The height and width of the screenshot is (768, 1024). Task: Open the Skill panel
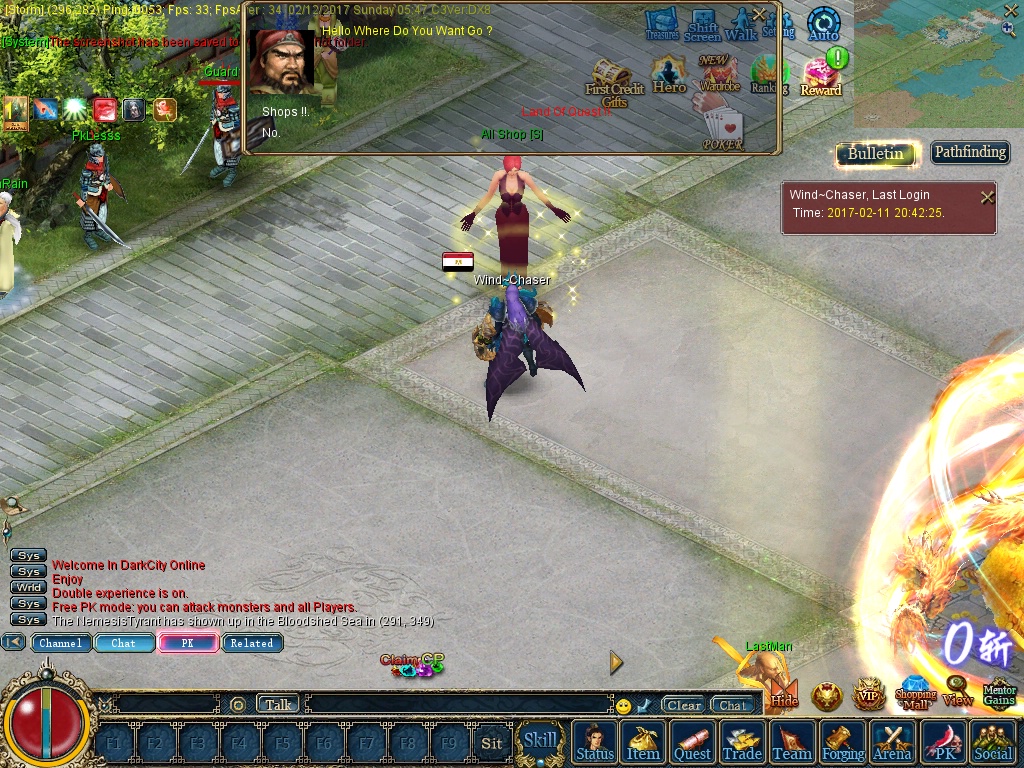pos(540,741)
